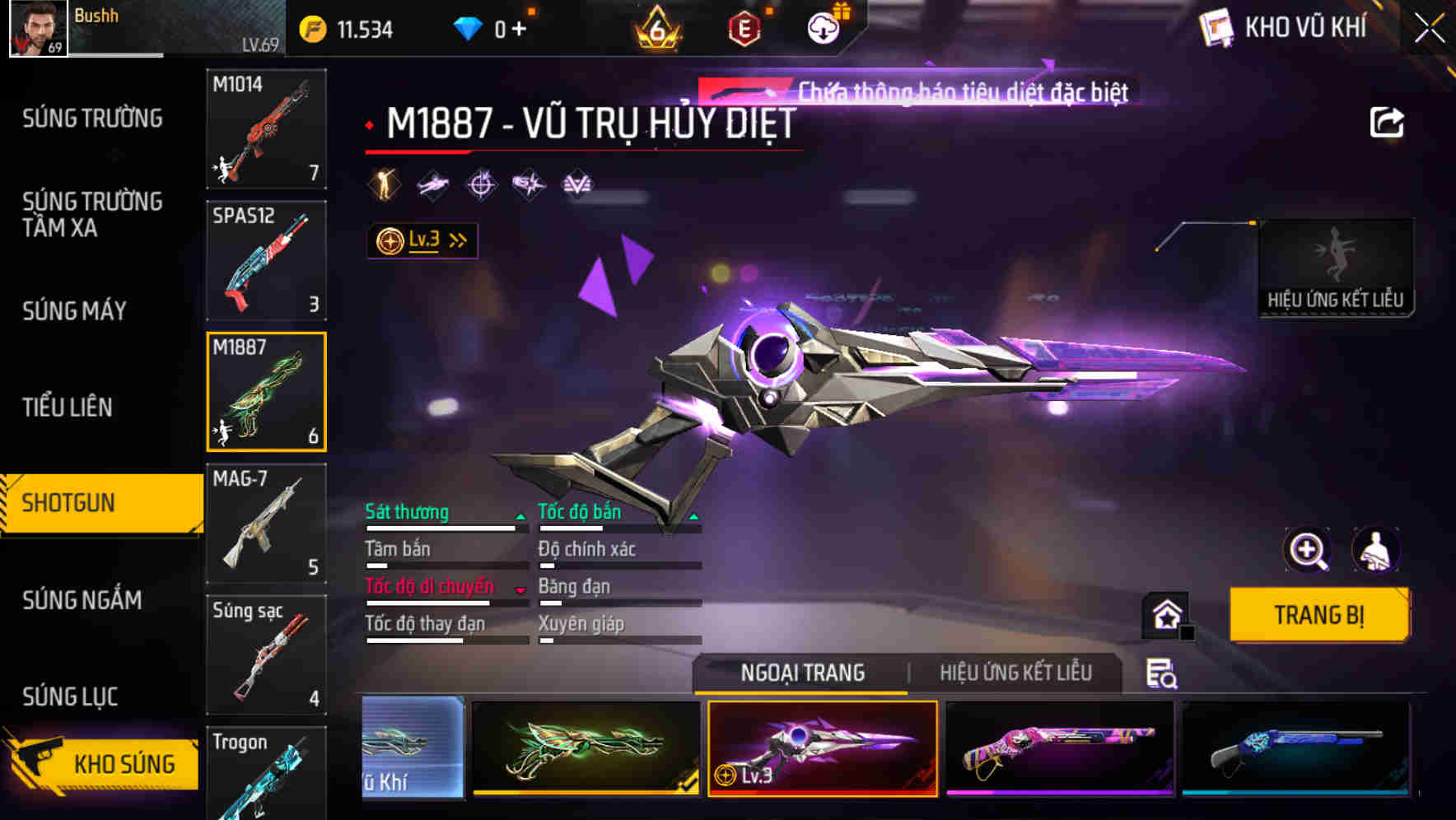Open the diamond top-up with the plus sign
The image size is (1456, 820).
[519, 26]
